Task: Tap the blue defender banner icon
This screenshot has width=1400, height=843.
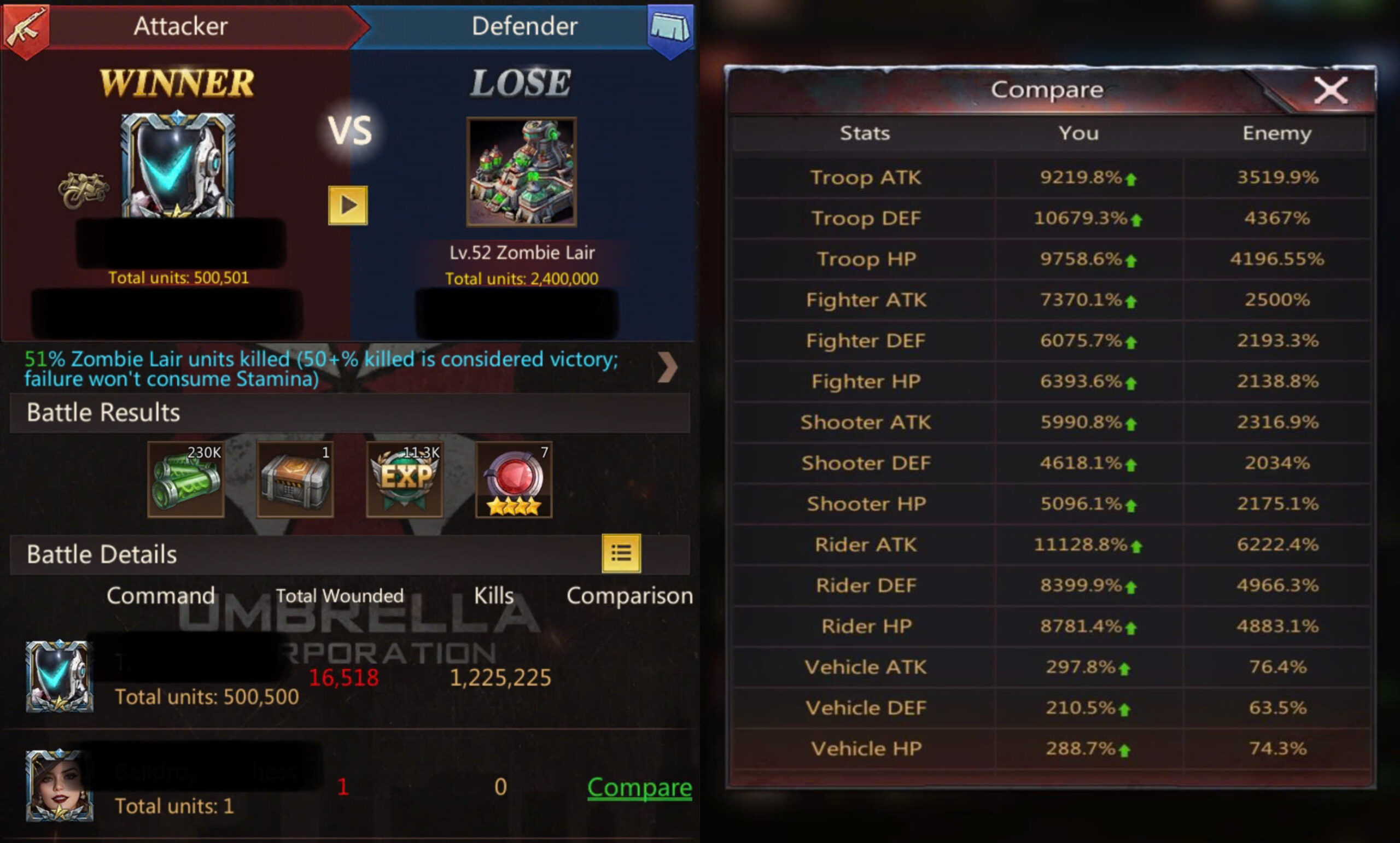Action: pyautogui.click(x=670, y=30)
